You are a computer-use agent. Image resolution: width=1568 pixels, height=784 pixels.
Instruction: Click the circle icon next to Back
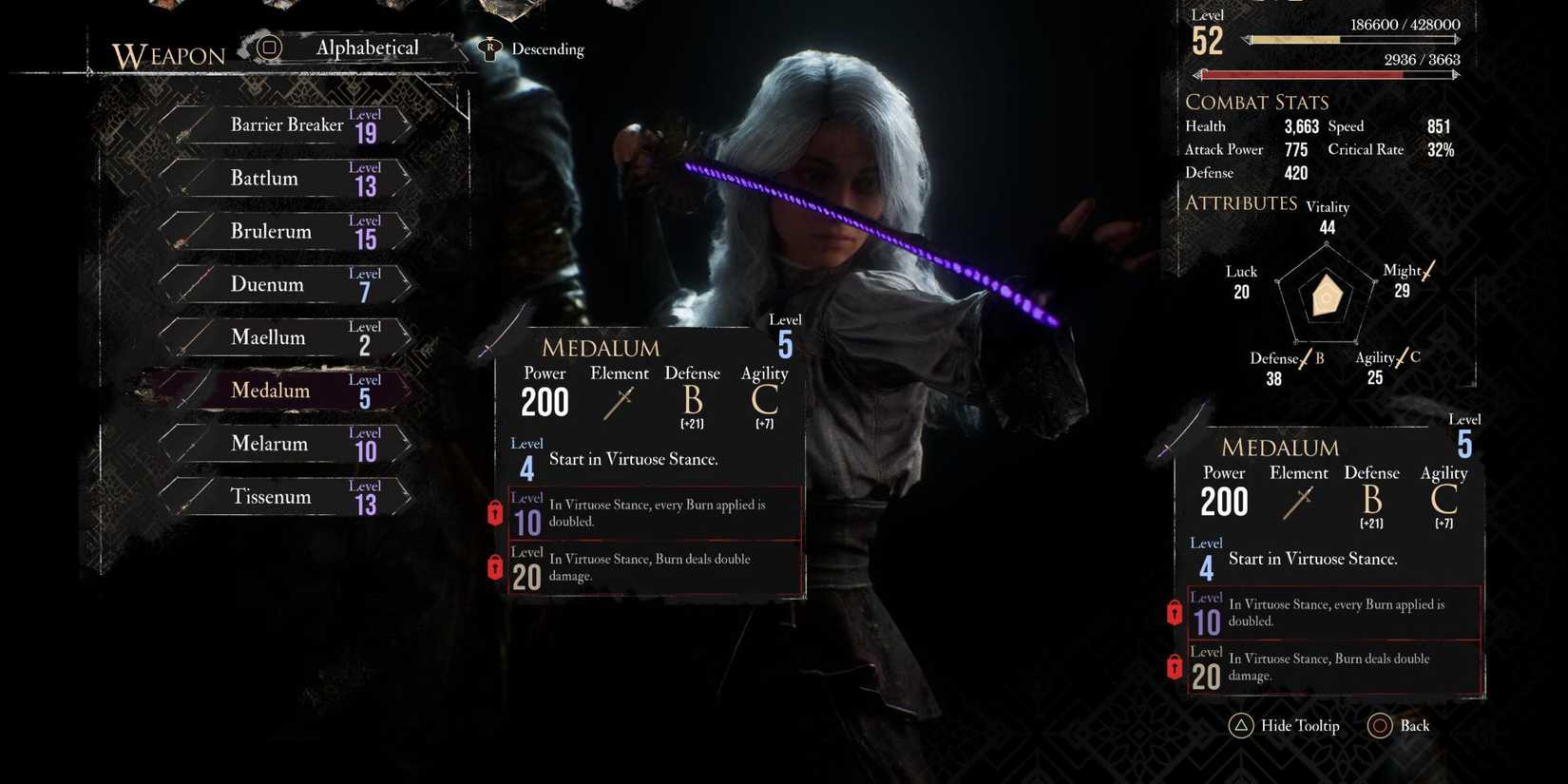click(1380, 725)
